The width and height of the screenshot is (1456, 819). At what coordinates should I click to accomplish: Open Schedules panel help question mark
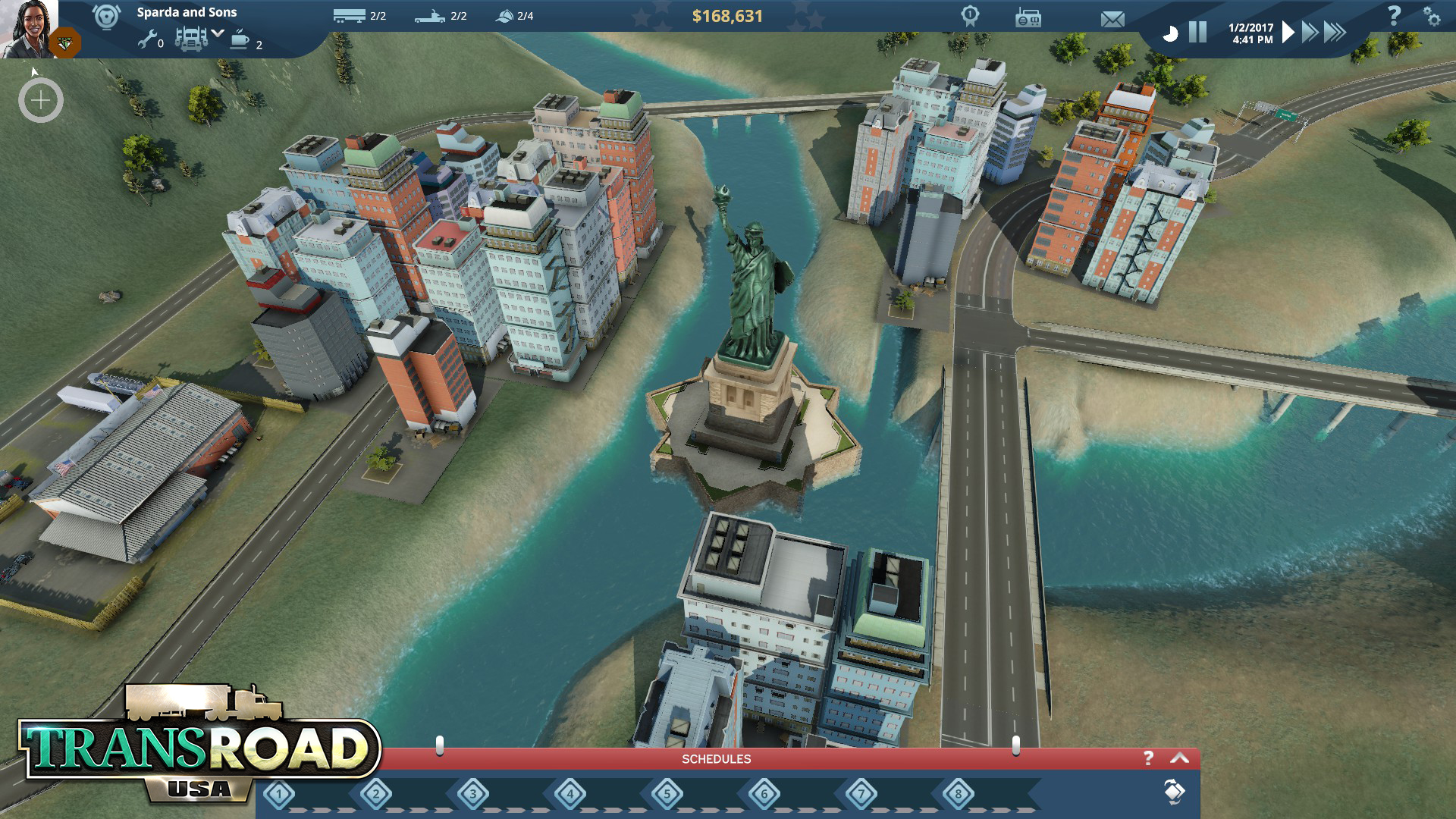click(x=1148, y=758)
